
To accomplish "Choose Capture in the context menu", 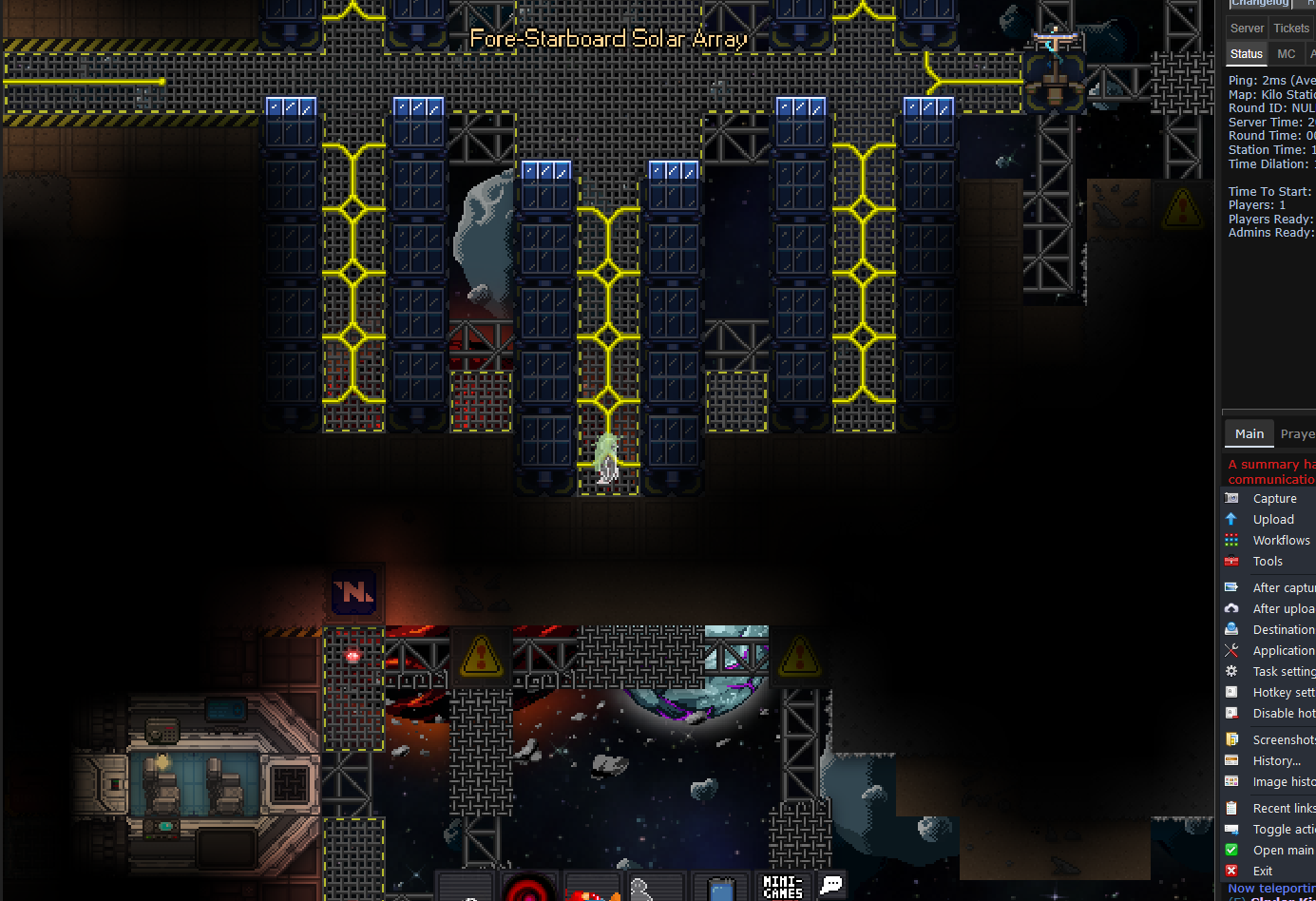I will coord(1274,499).
